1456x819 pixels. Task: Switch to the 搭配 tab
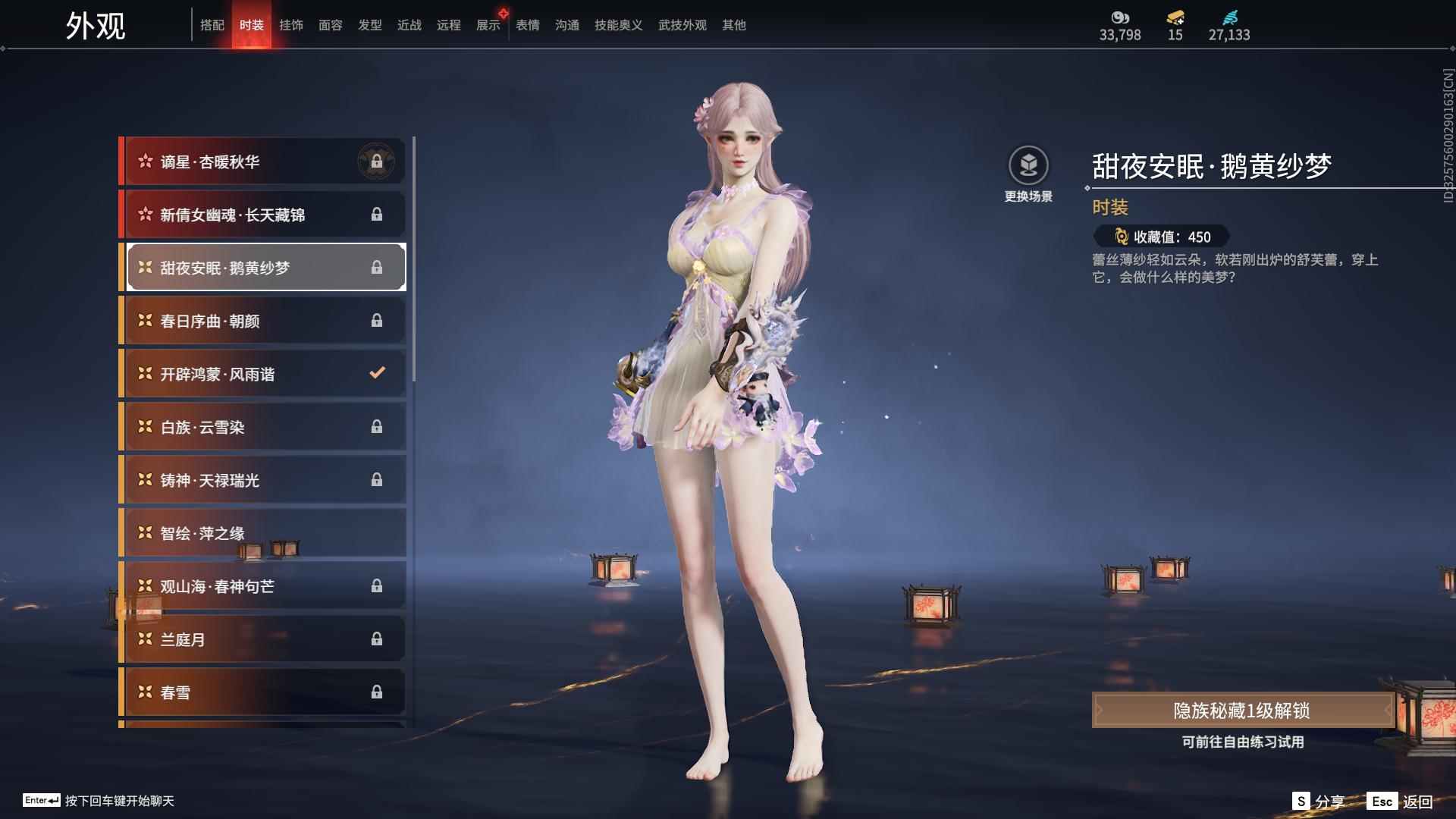pyautogui.click(x=212, y=25)
